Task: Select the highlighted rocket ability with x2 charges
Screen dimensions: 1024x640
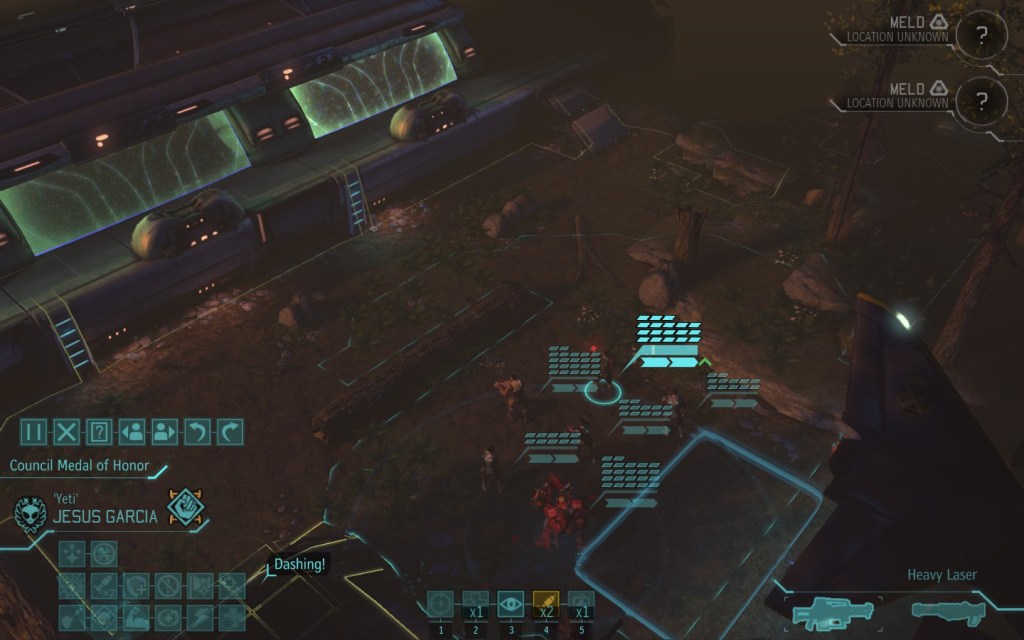Action: pyautogui.click(x=545, y=603)
